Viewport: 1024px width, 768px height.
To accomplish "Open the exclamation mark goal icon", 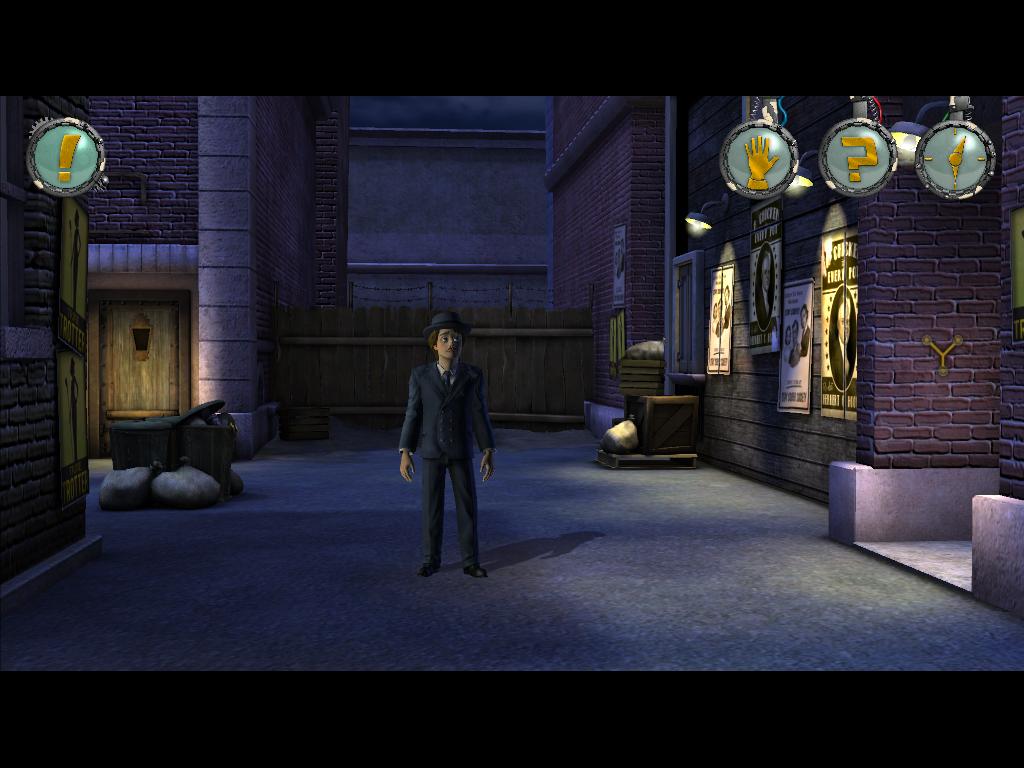I will [65, 158].
